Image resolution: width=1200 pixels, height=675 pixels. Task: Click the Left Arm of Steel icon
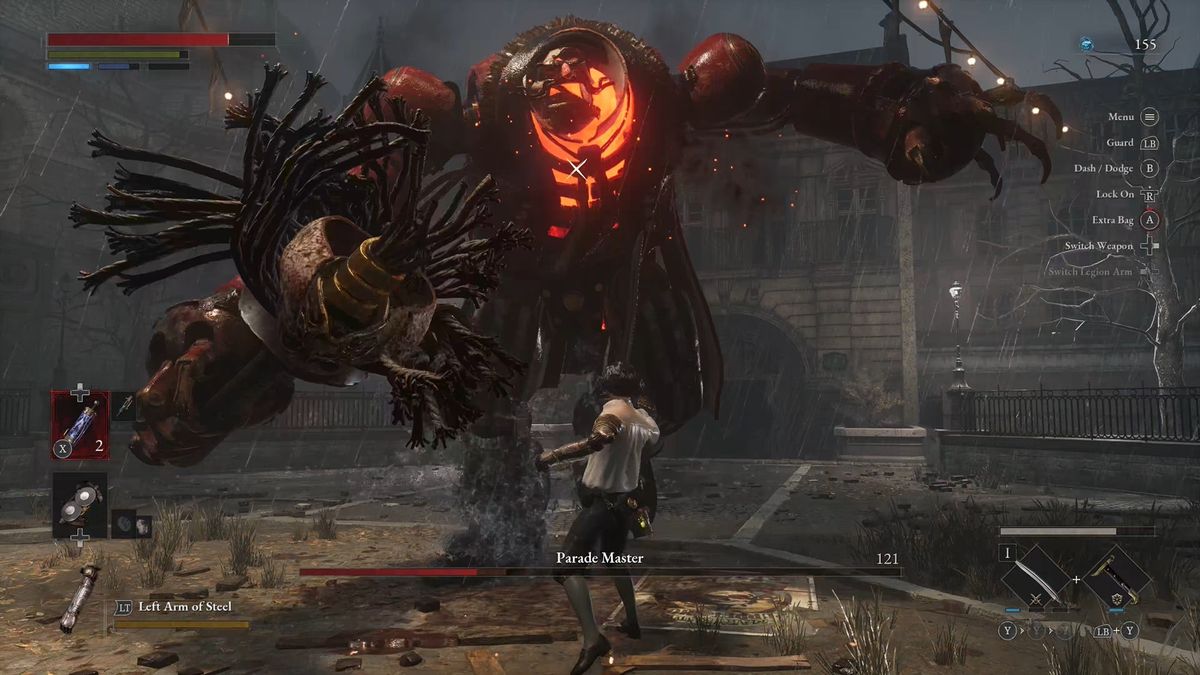pos(78,599)
